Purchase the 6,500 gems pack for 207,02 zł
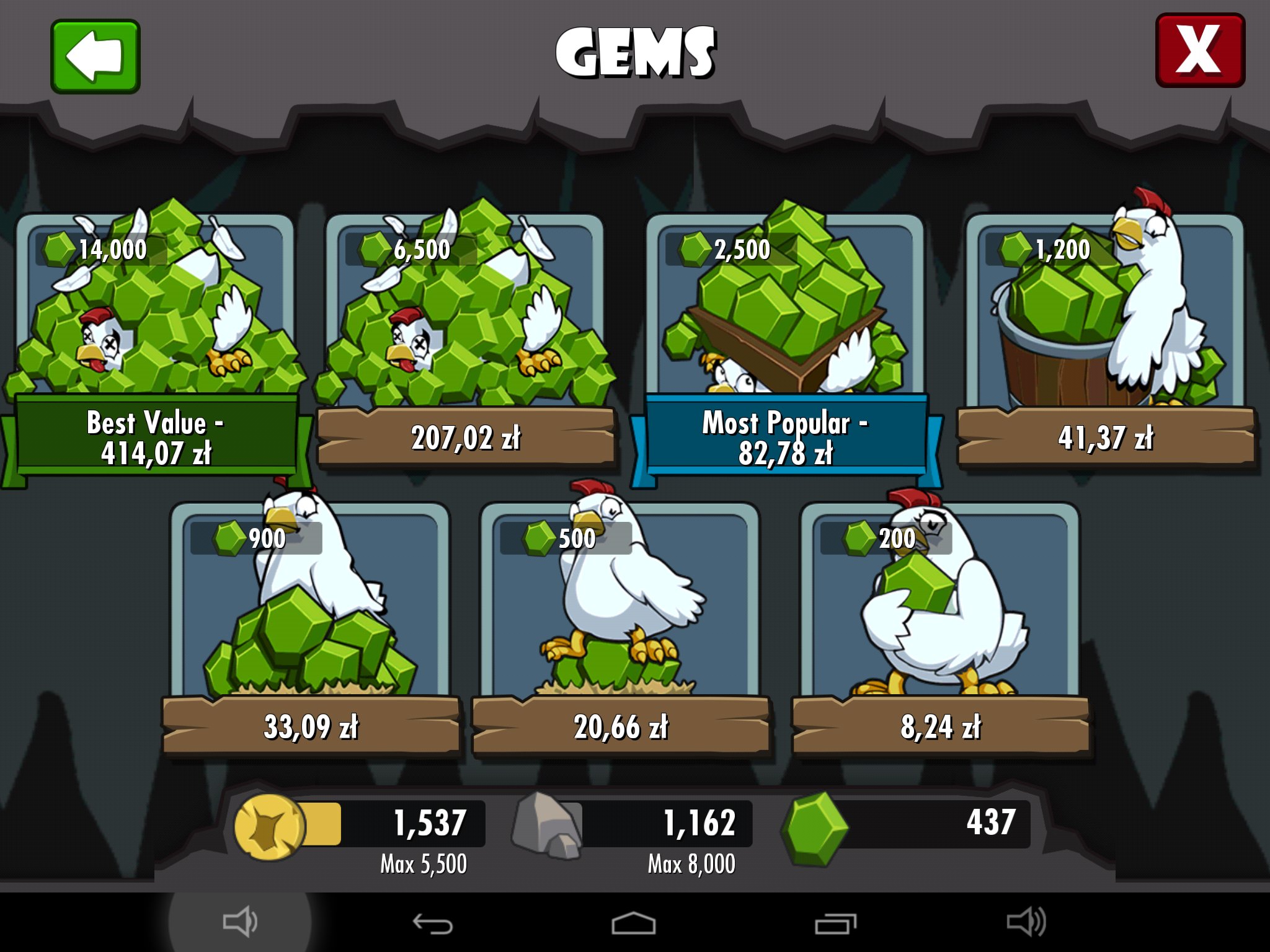The image size is (1270, 952). point(465,341)
